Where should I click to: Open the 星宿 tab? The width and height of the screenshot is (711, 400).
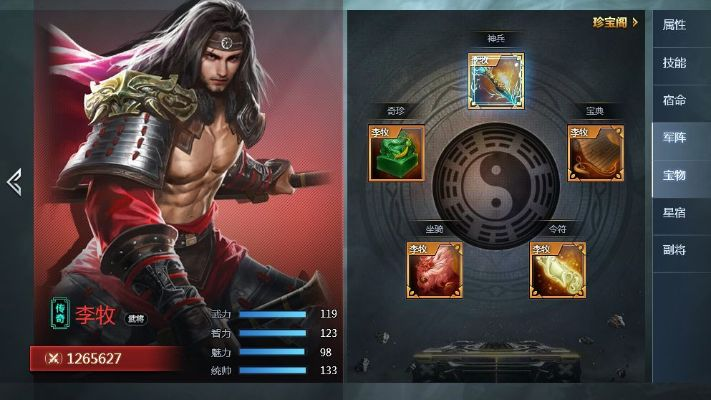click(x=674, y=212)
